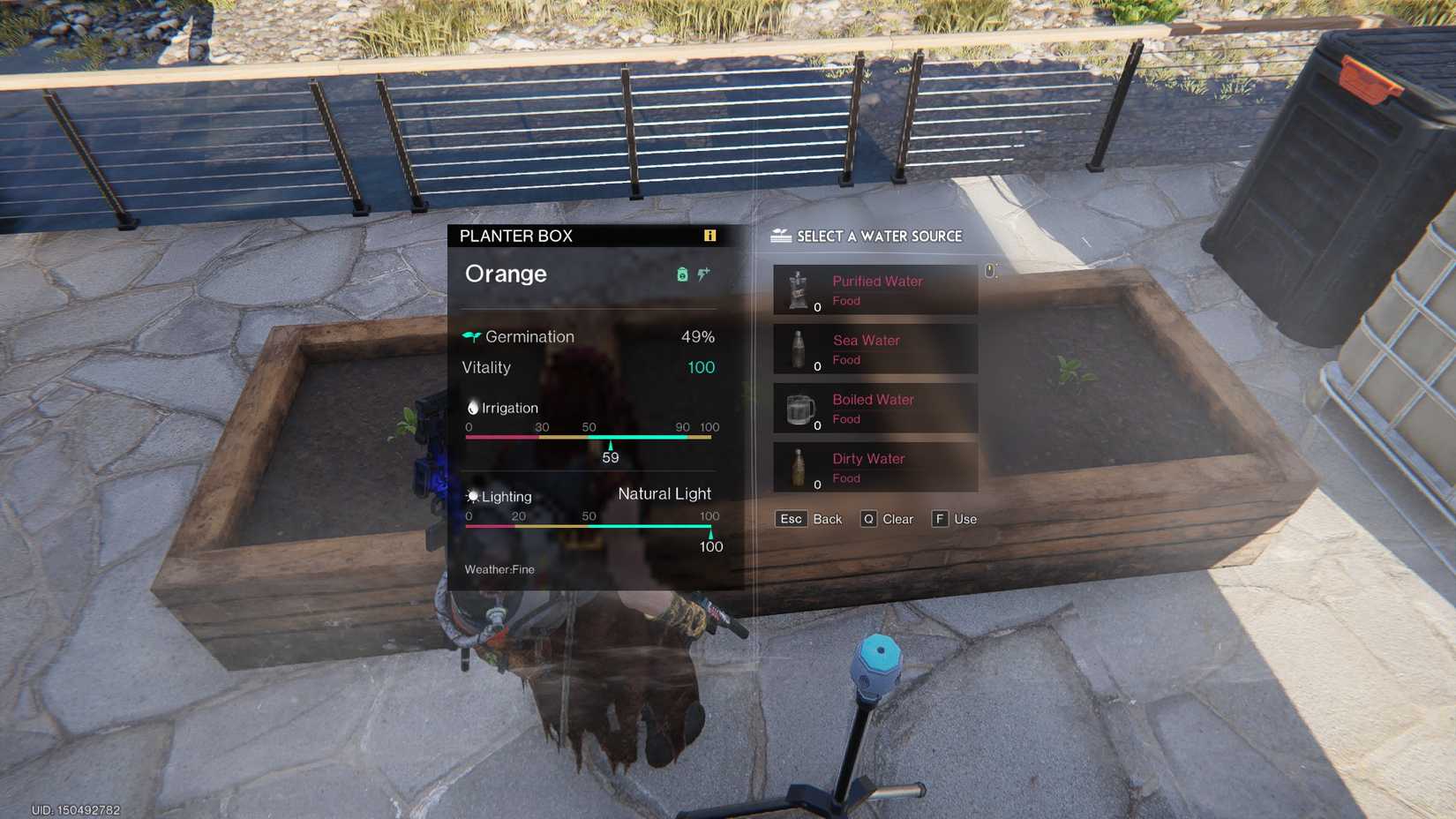Click the Lighting sun icon

tap(471, 495)
